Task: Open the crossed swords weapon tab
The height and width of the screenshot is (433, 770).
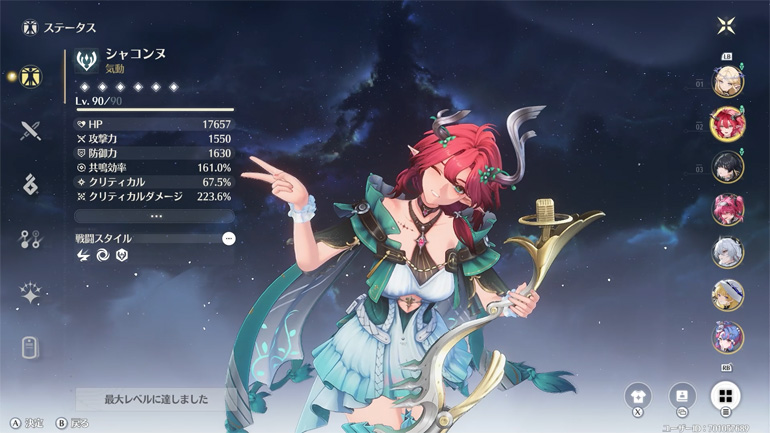Action: (31, 130)
